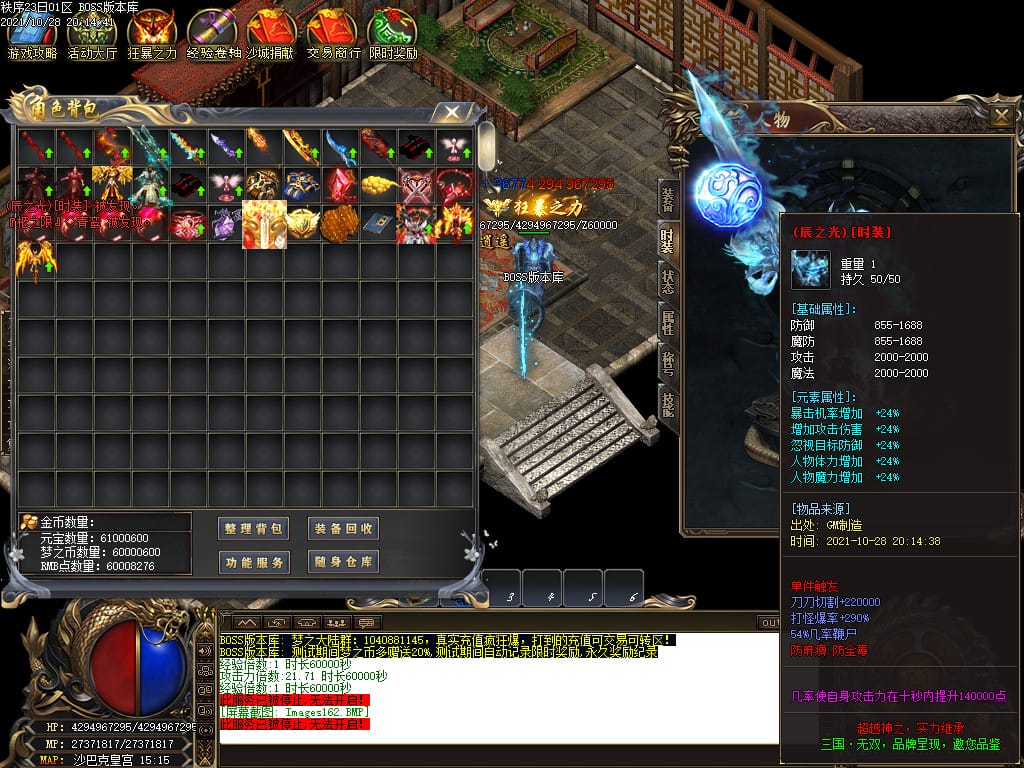Switch to the 属性 attributes tab
Image resolution: width=1024 pixels, height=768 pixels.
click(x=667, y=322)
